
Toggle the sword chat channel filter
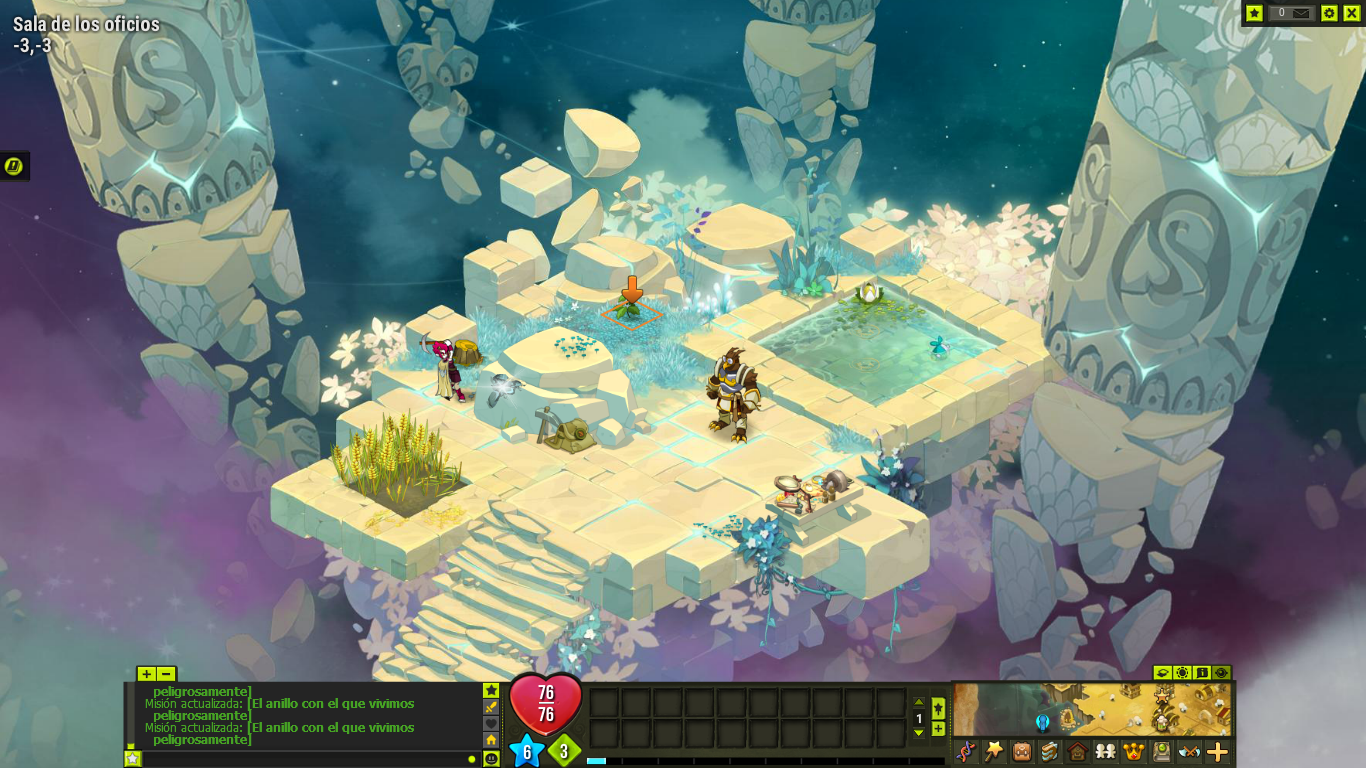[491, 707]
